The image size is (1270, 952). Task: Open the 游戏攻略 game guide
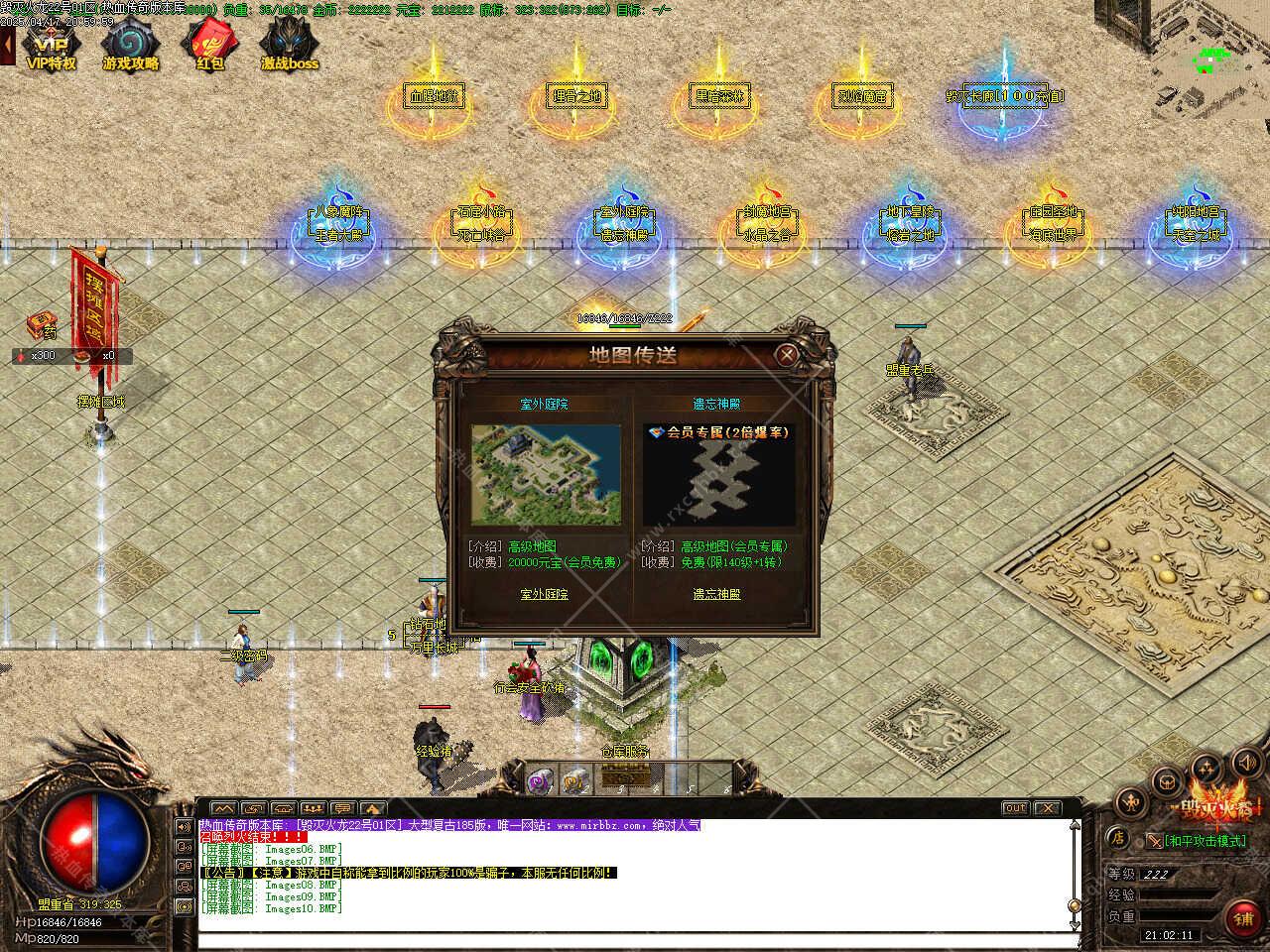tap(130, 47)
